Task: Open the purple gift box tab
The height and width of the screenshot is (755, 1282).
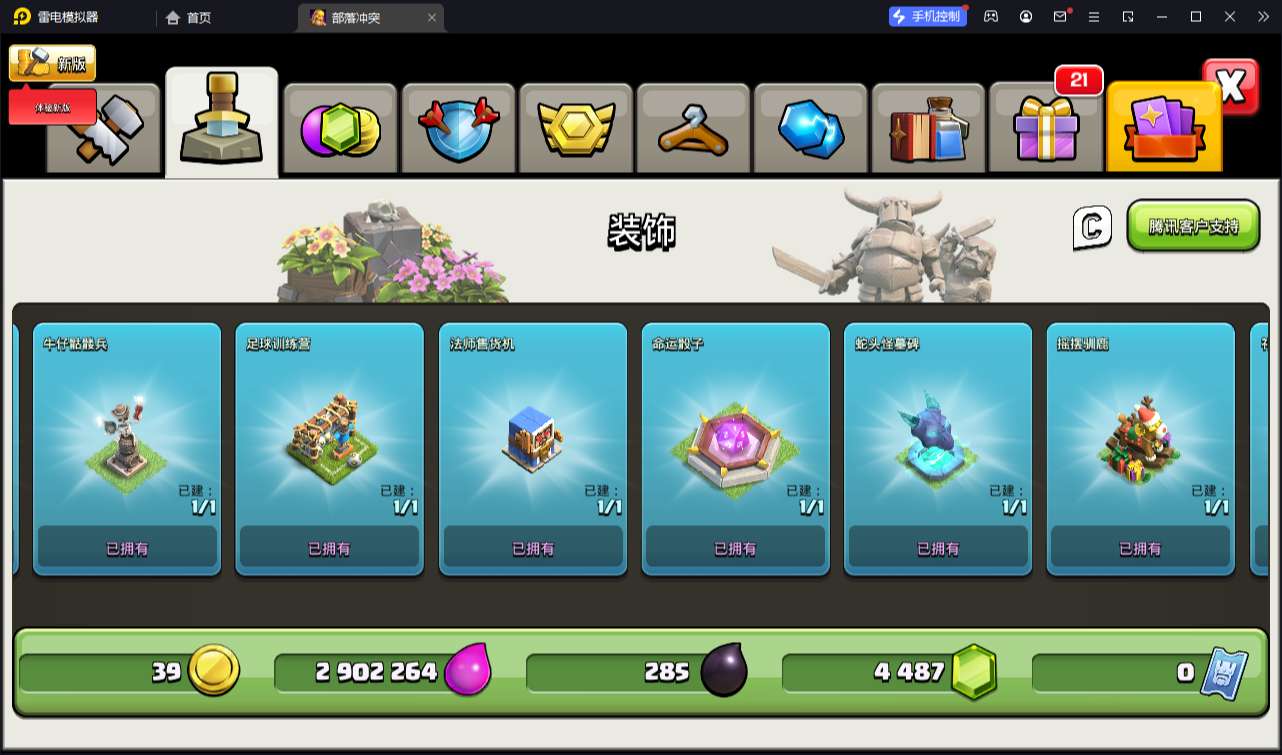Action: tap(1046, 129)
